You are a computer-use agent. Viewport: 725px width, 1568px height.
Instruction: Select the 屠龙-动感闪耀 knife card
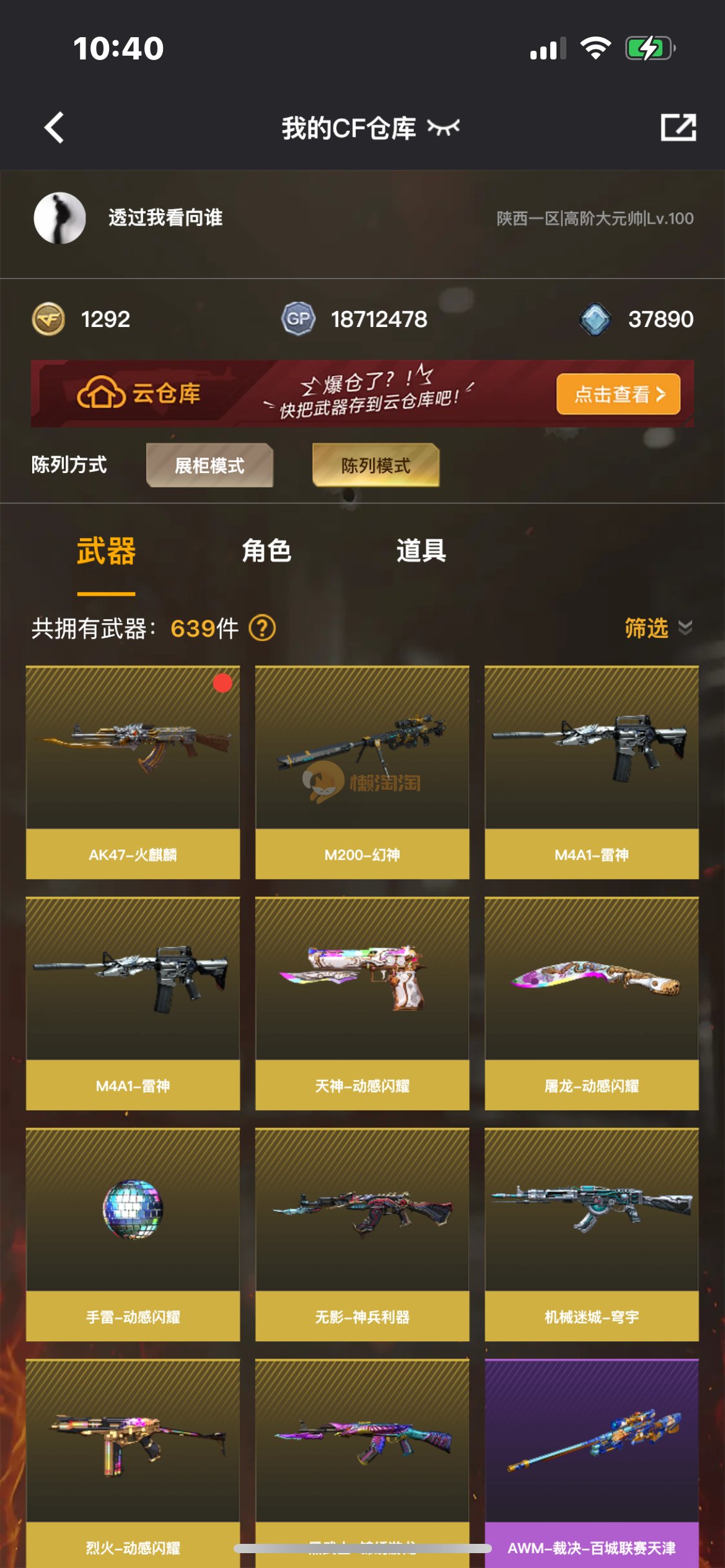coord(591,1003)
